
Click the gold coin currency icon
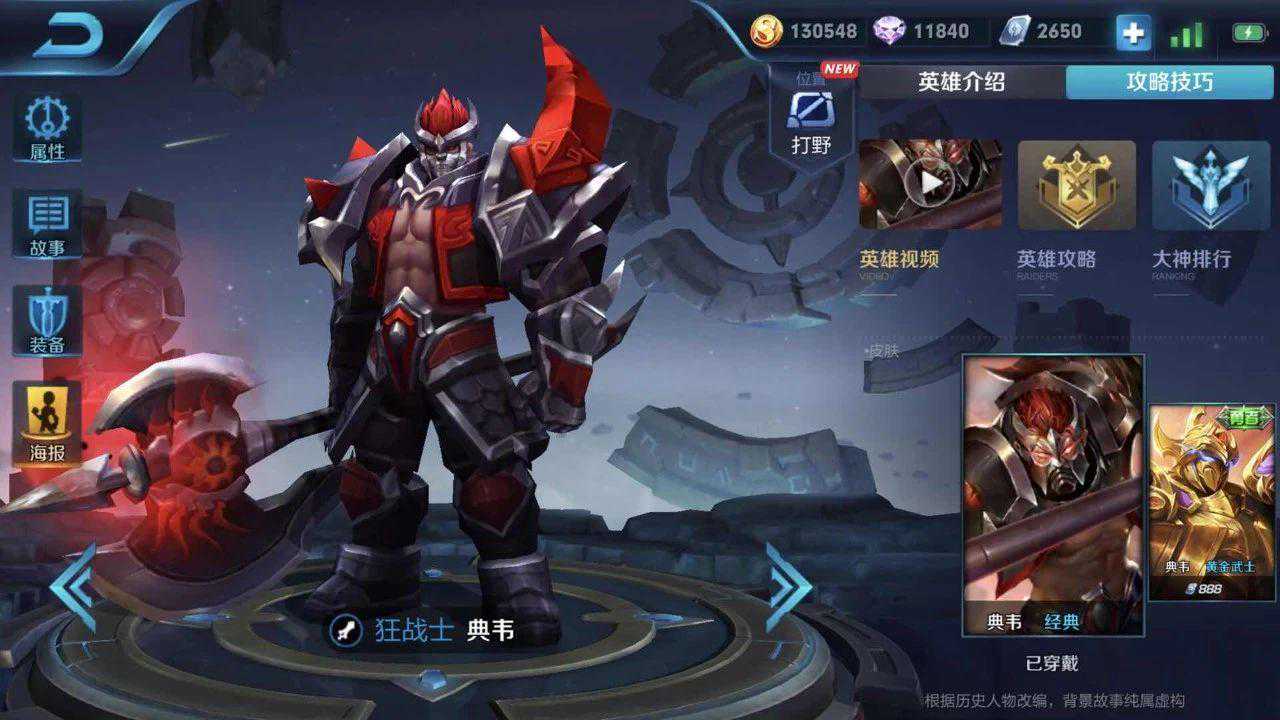pyautogui.click(x=767, y=31)
